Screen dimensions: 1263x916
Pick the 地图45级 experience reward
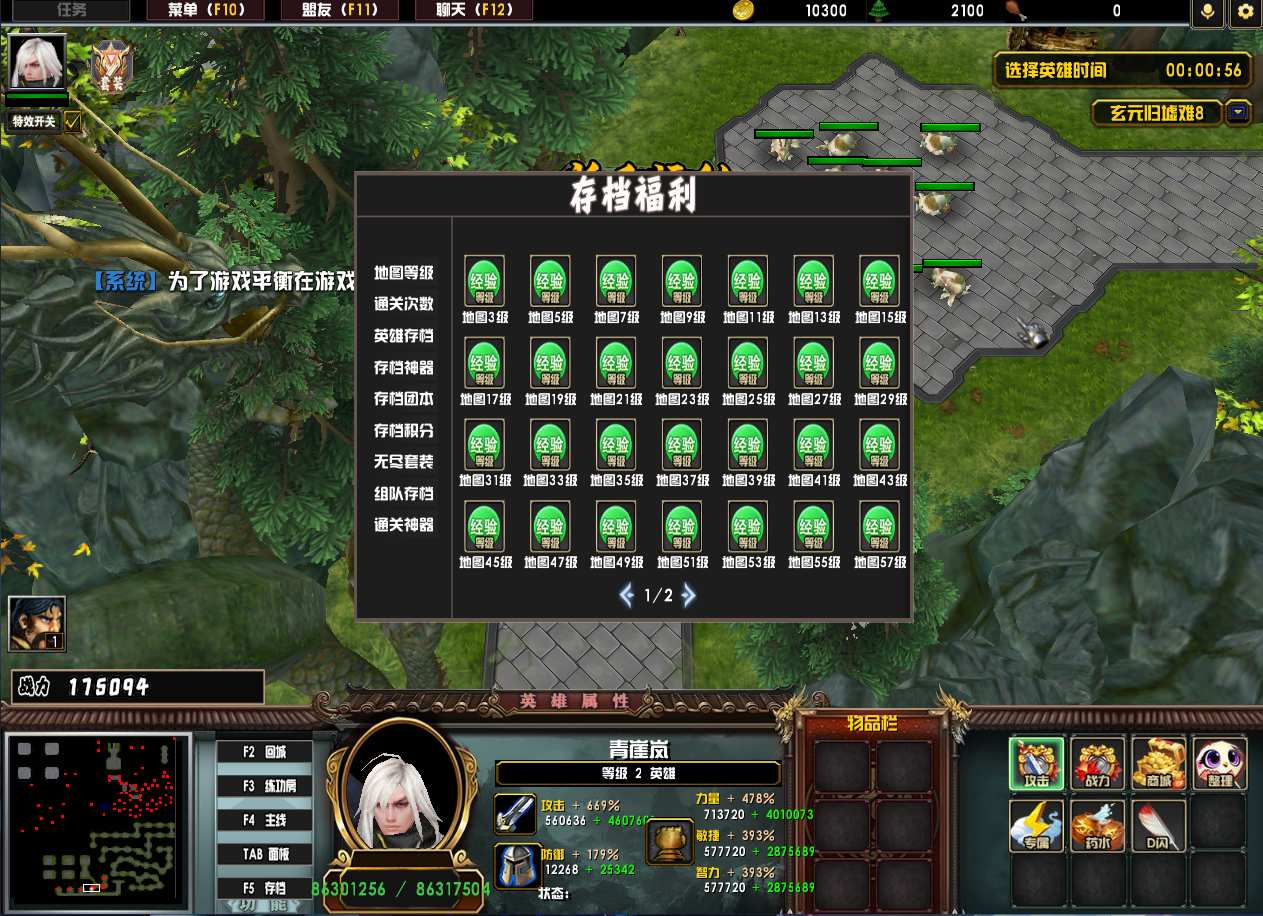(484, 527)
